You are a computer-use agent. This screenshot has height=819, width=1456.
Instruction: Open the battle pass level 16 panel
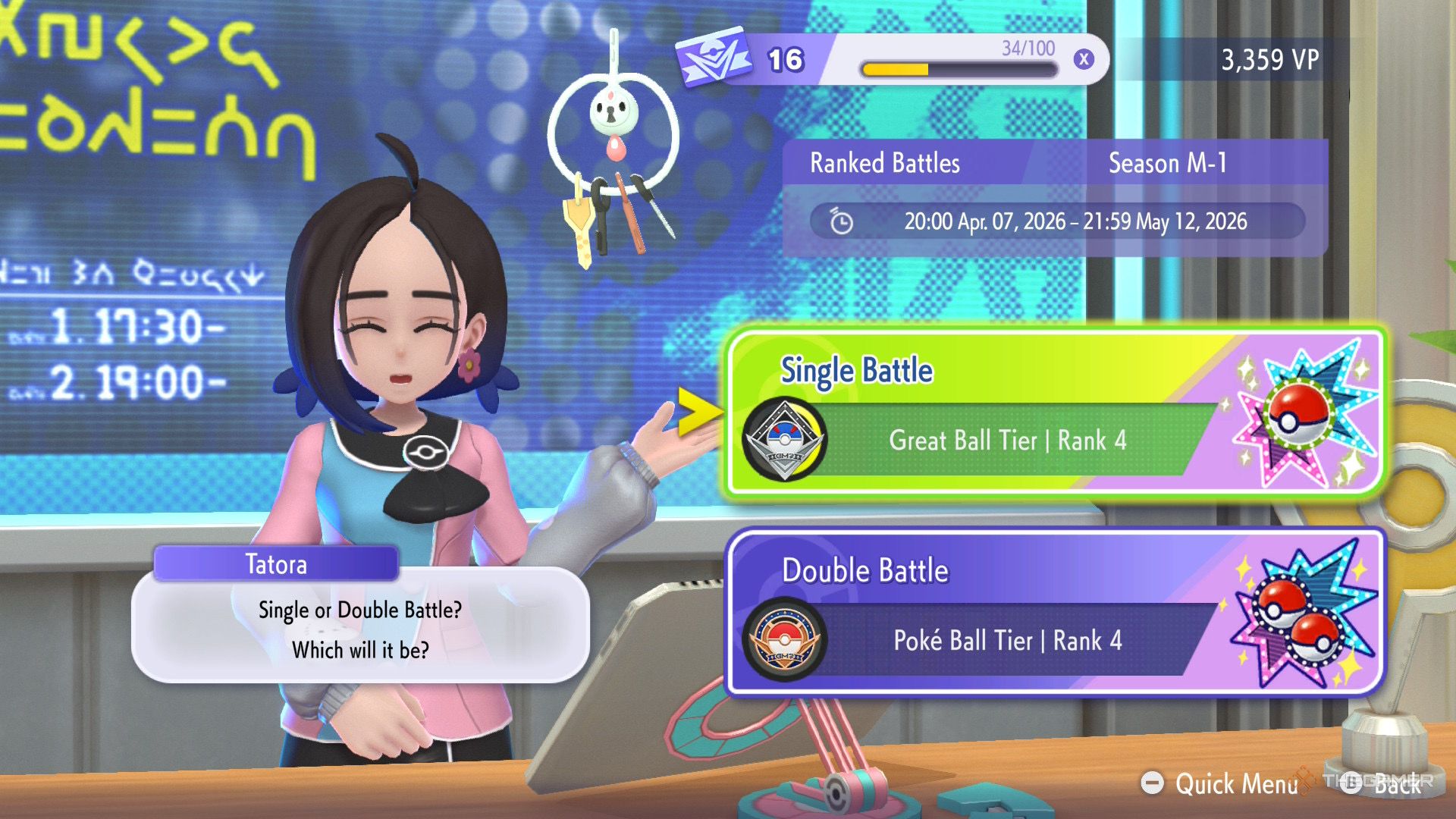click(891, 60)
